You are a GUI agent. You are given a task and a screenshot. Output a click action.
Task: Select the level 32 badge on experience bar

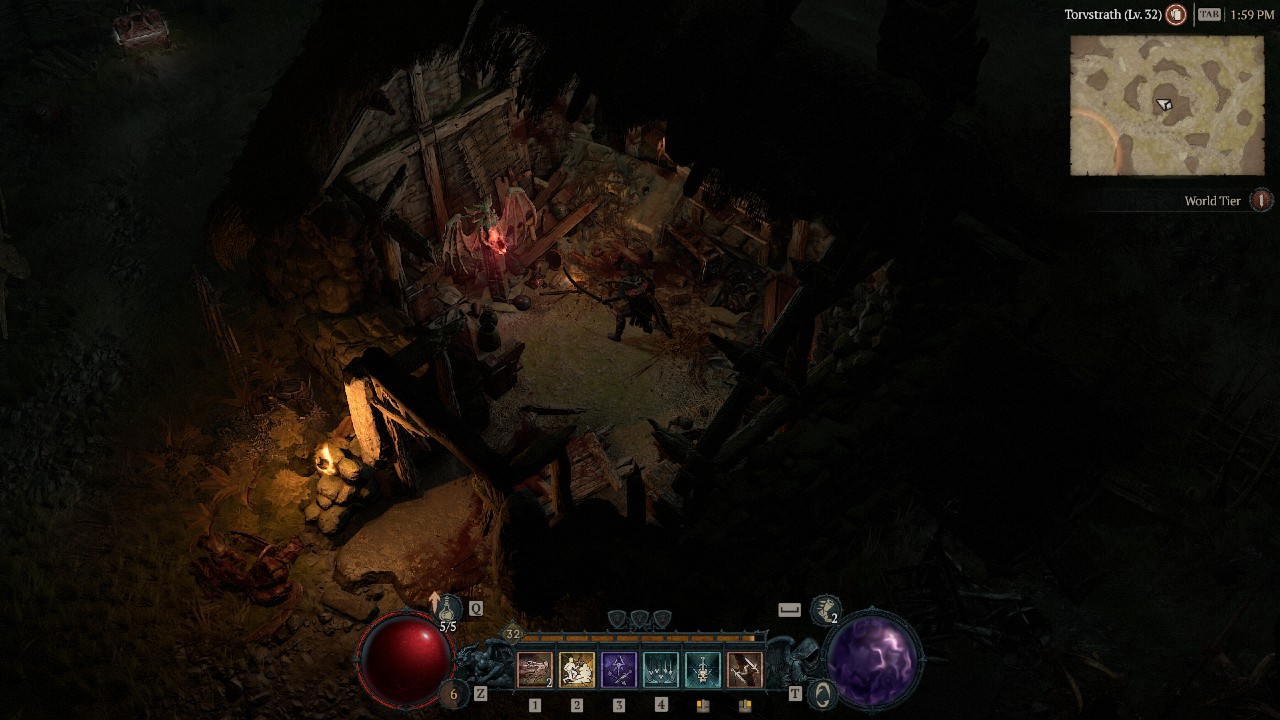(x=513, y=634)
